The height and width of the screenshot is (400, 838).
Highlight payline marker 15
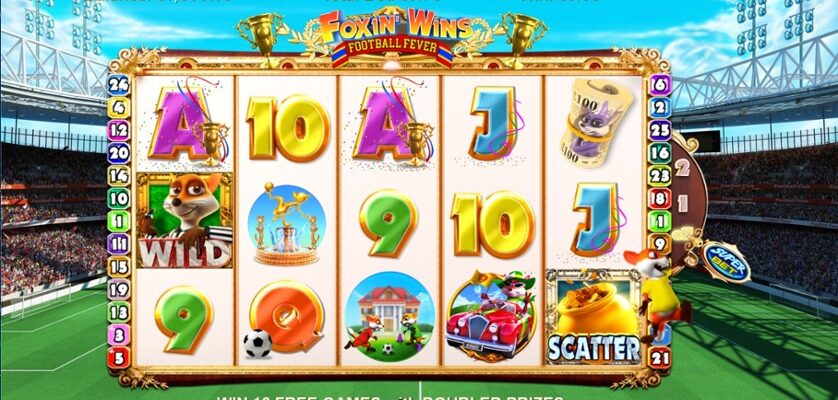[x=120, y=266]
